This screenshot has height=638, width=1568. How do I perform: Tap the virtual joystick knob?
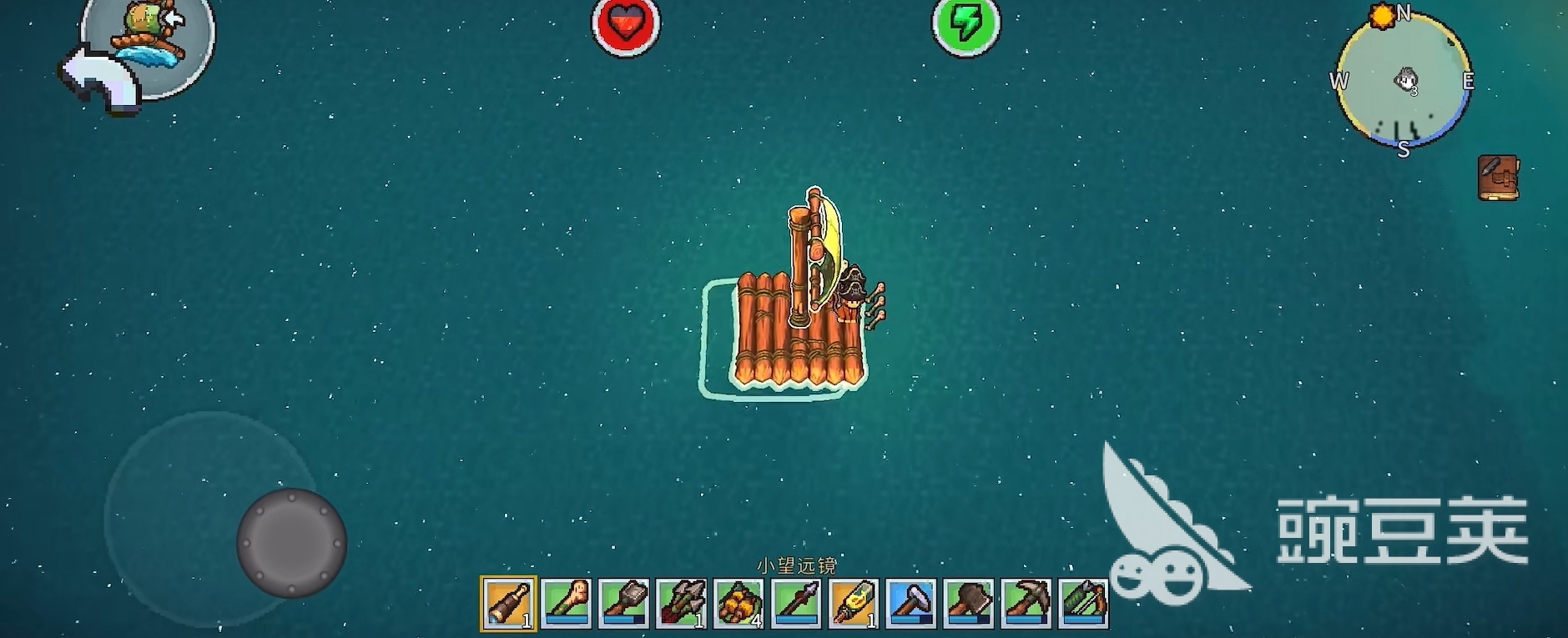(x=291, y=543)
